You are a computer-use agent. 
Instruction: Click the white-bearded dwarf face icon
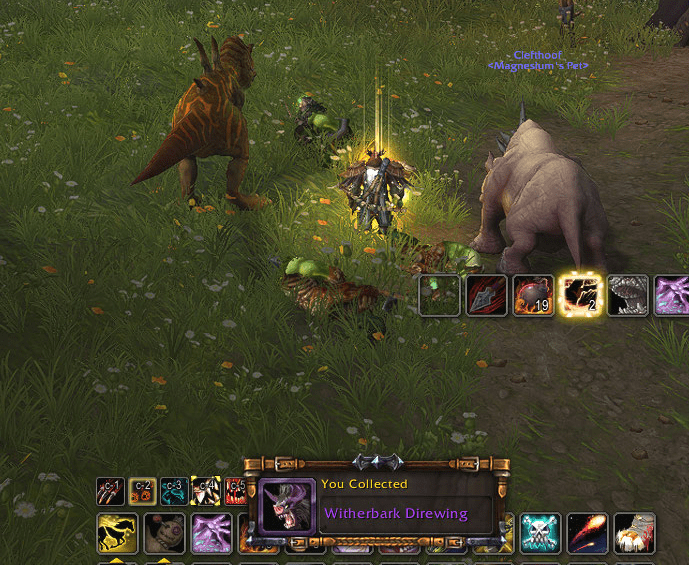coord(634,533)
